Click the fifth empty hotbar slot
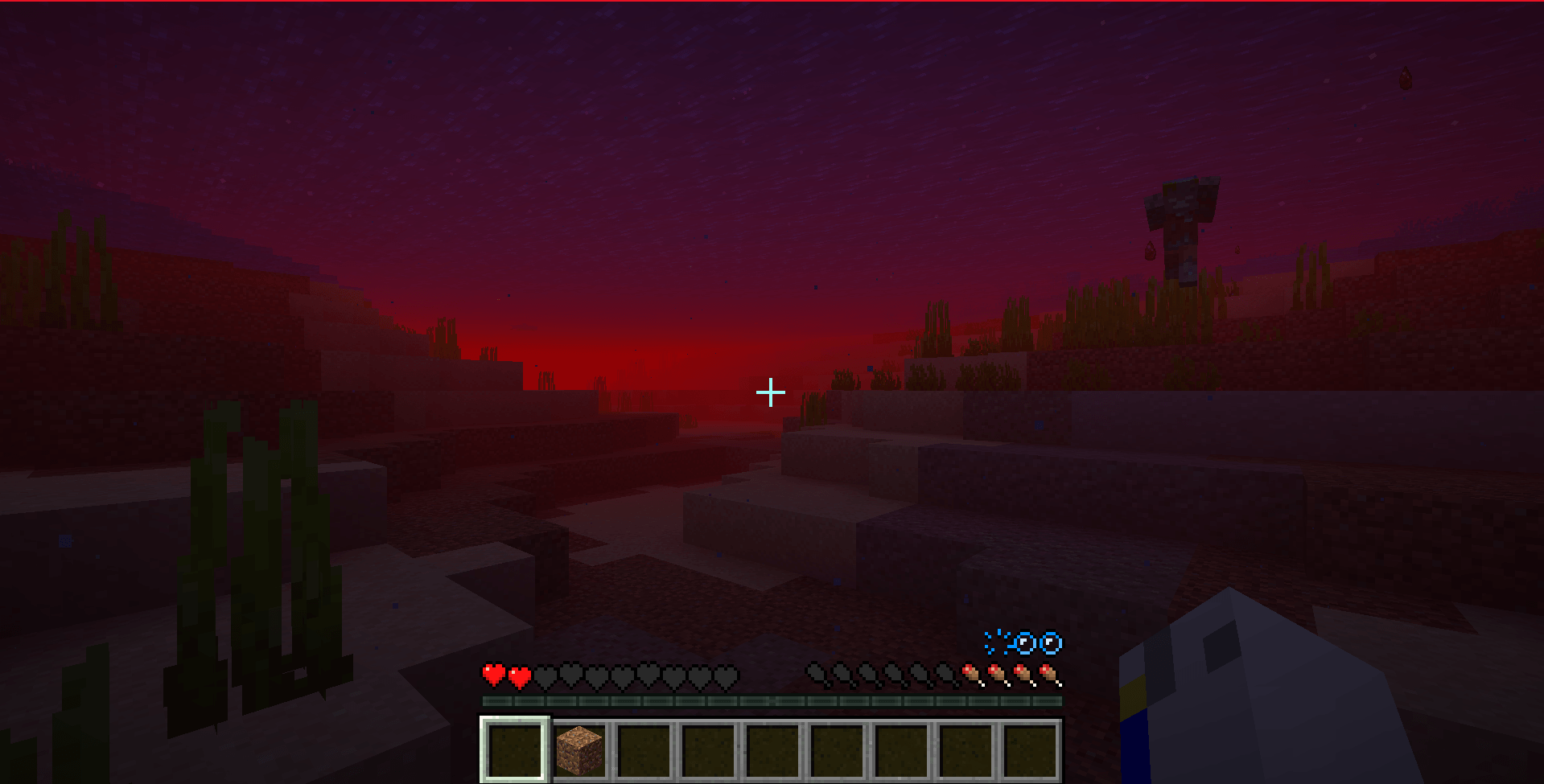The image size is (1544, 784). [x=772, y=749]
